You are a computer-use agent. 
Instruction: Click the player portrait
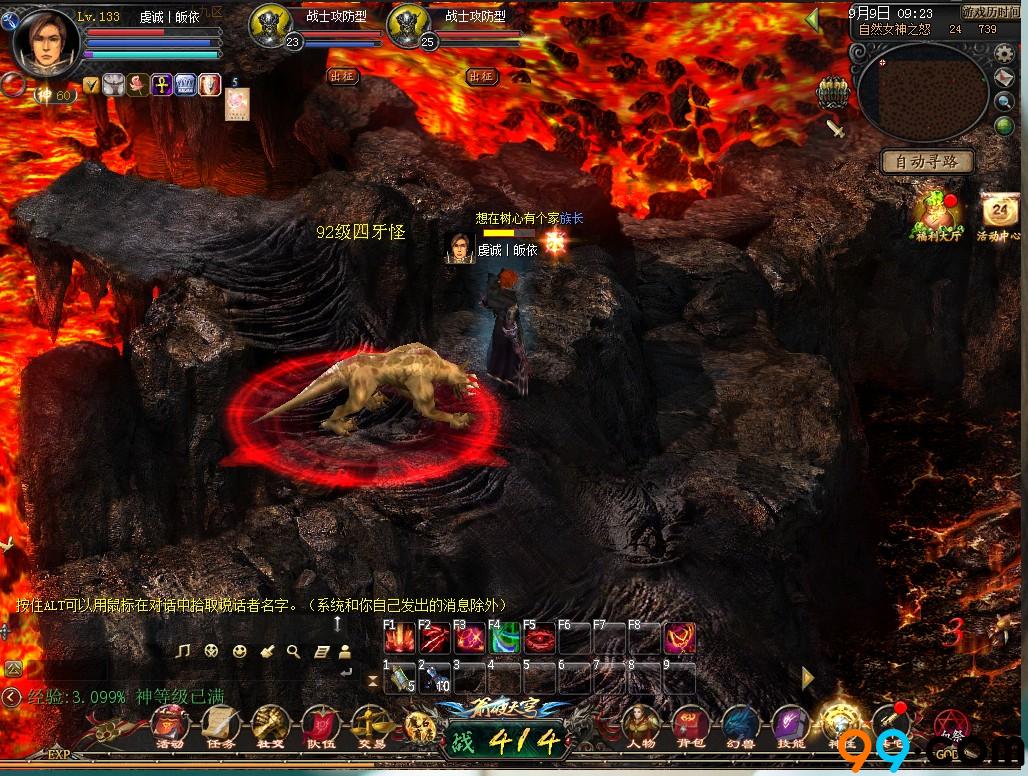point(45,44)
